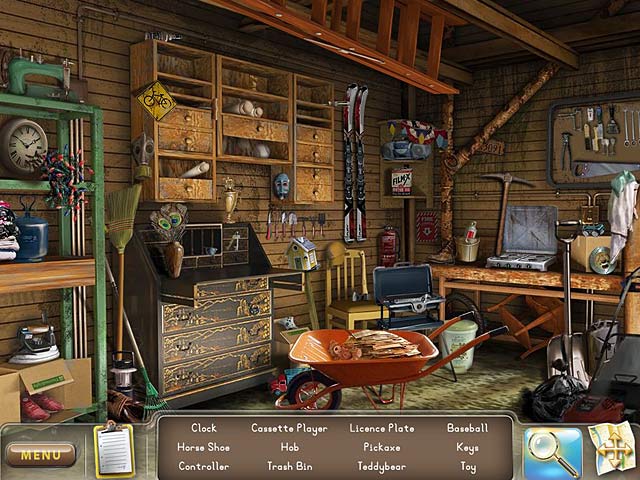Image resolution: width=640 pixels, height=480 pixels.
Task: Open the folded map
Action: (611, 448)
